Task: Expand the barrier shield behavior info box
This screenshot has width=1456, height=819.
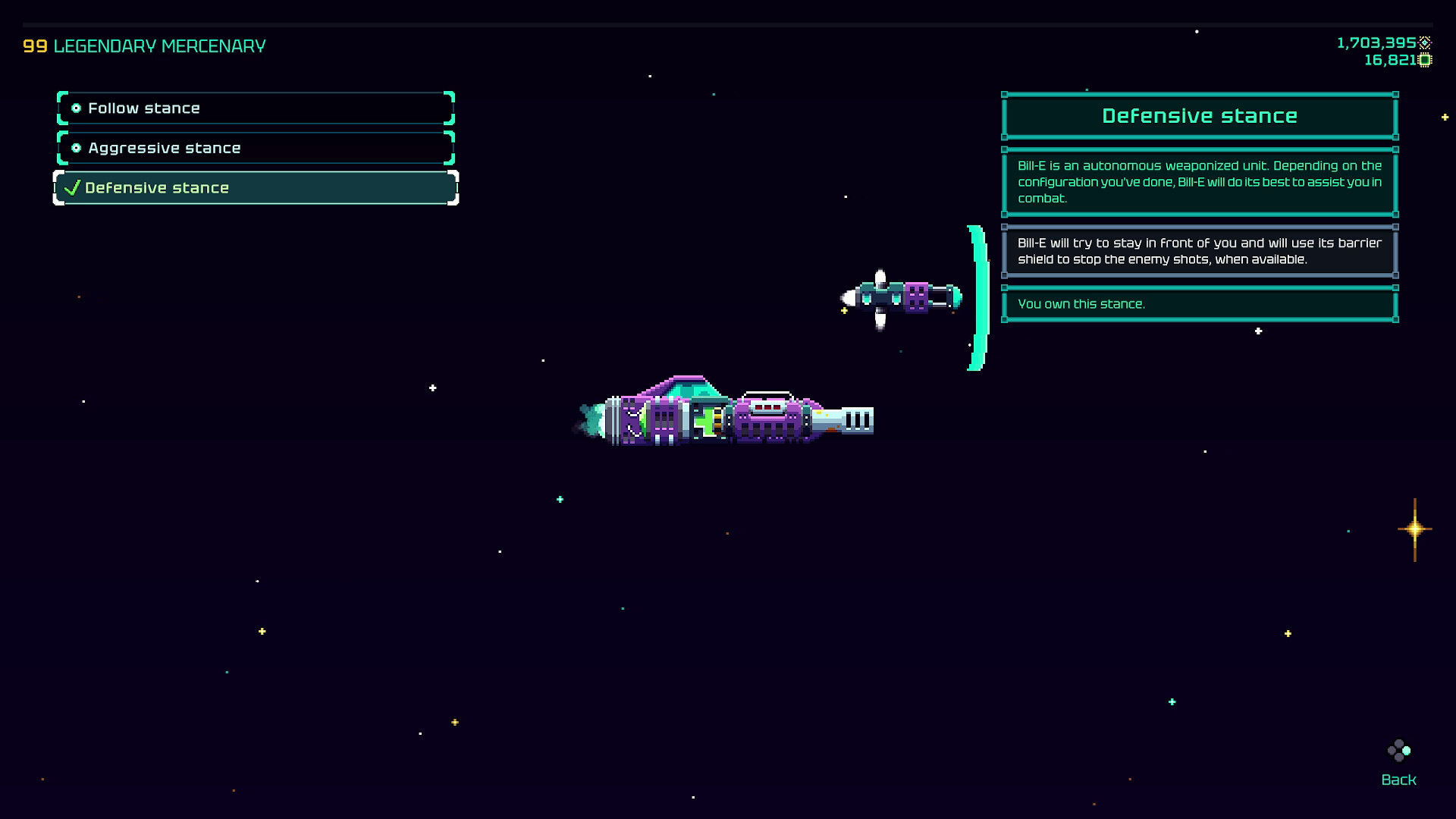Action: (x=1198, y=251)
